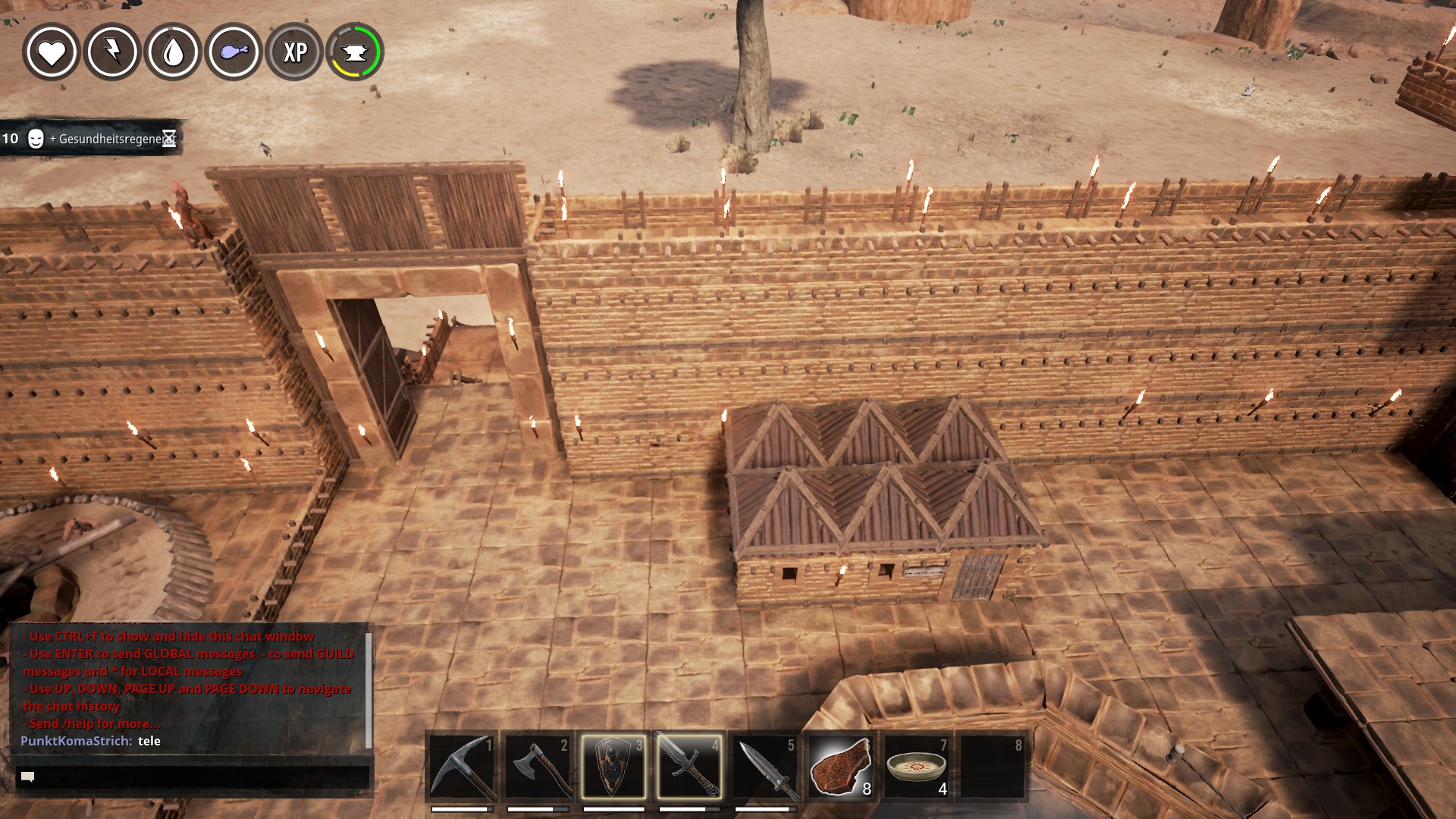Select the pickaxe in hotbar slot 1

(x=462, y=767)
